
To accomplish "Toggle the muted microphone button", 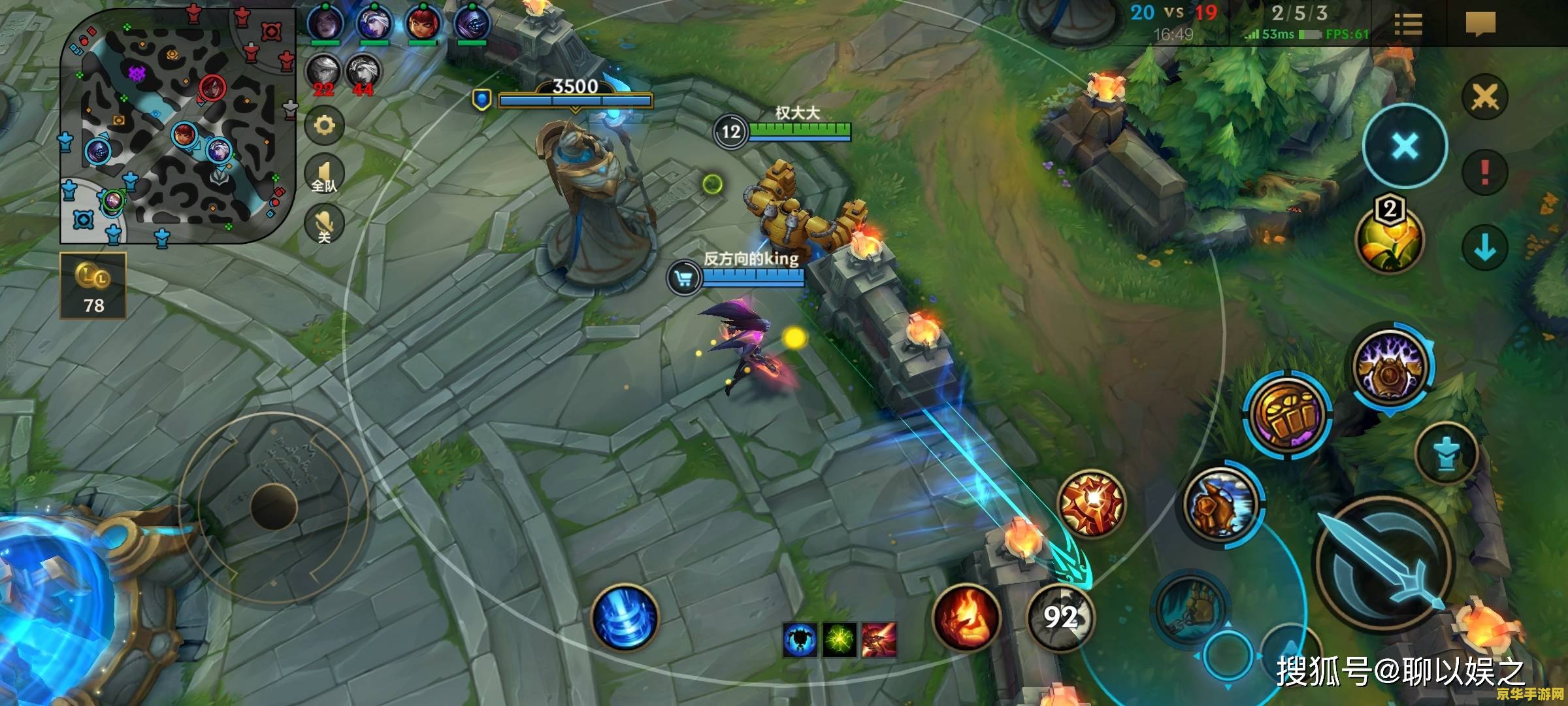I will (325, 224).
